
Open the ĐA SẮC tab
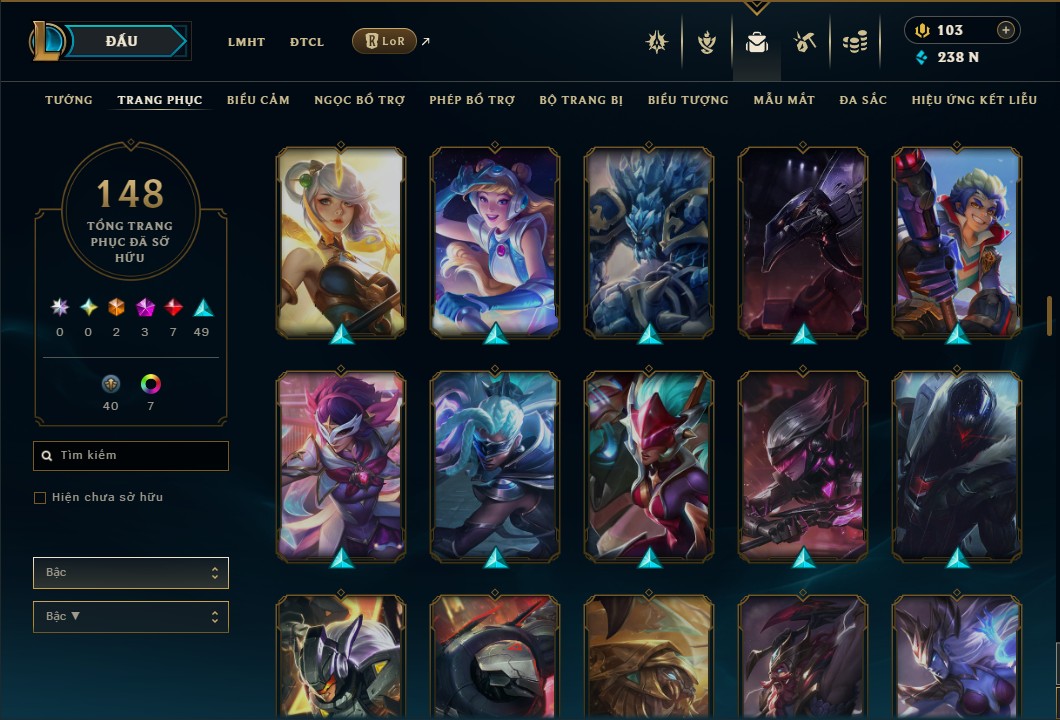coord(863,100)
